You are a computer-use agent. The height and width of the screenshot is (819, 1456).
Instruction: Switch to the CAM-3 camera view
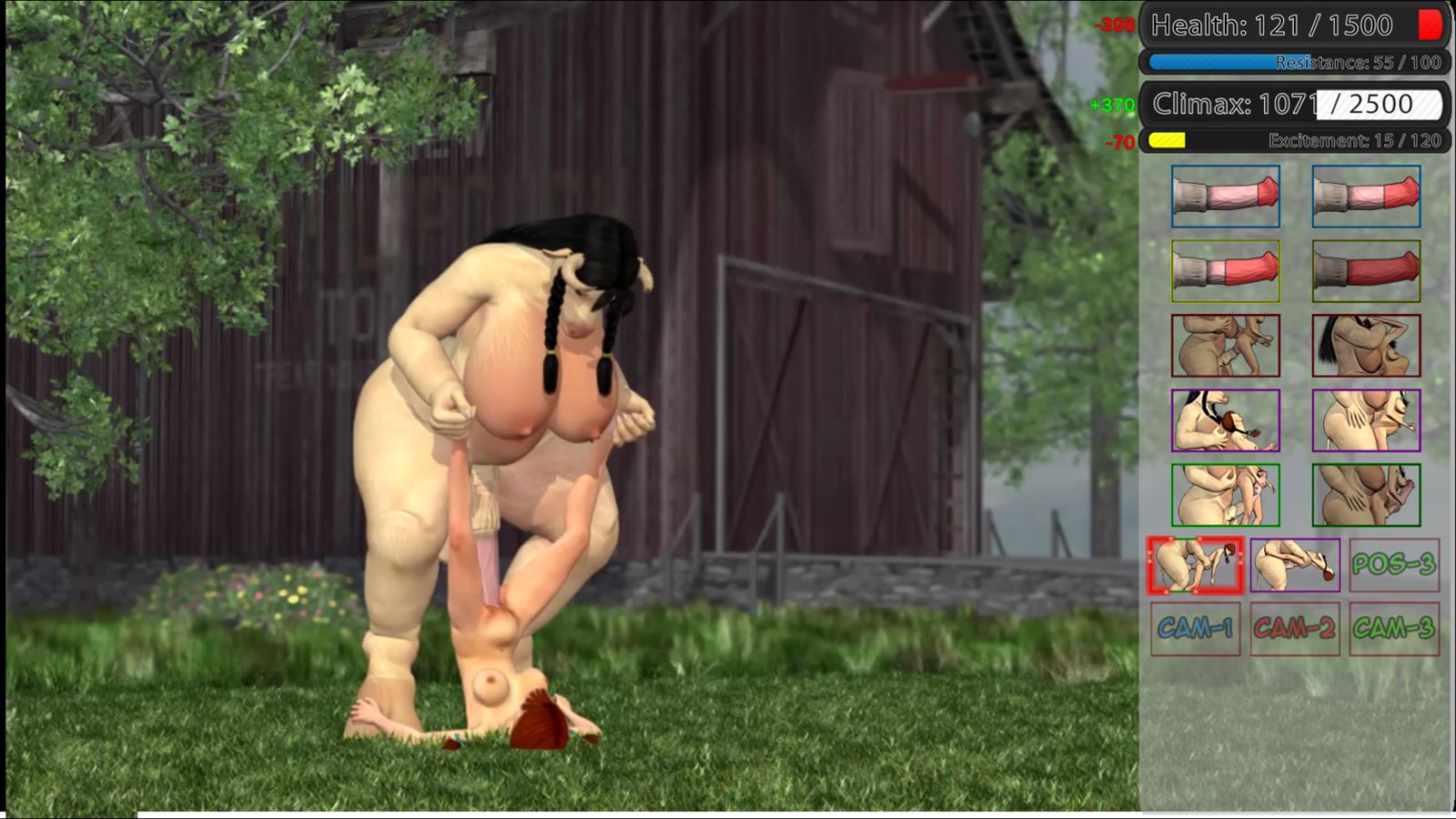click(x=1394, y=625)
